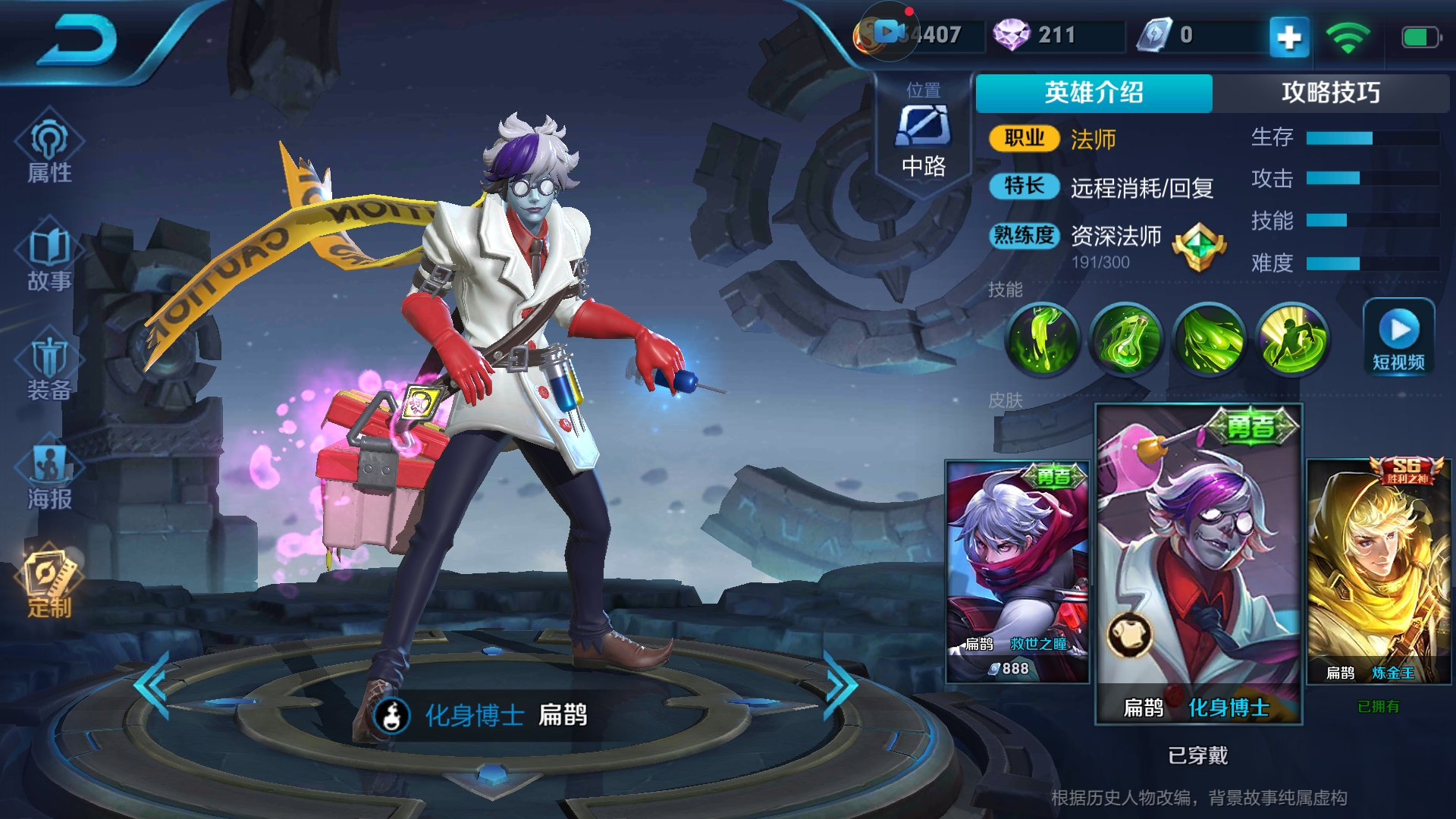Switch to the 攻略技巧 tab
The height and width of the screenshot is (819, 1456).
tap(1331, 93)
